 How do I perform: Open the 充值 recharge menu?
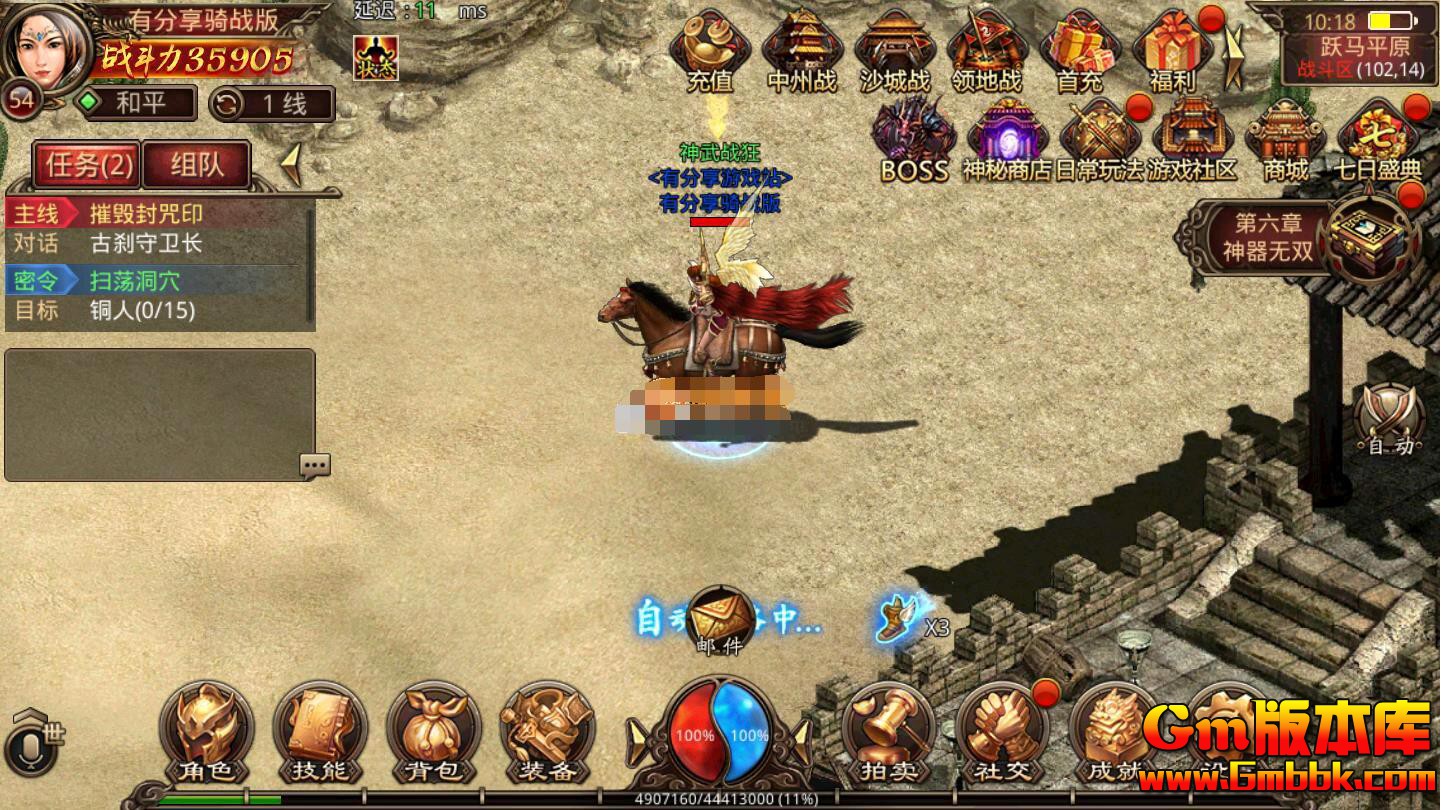click(710, 48)
